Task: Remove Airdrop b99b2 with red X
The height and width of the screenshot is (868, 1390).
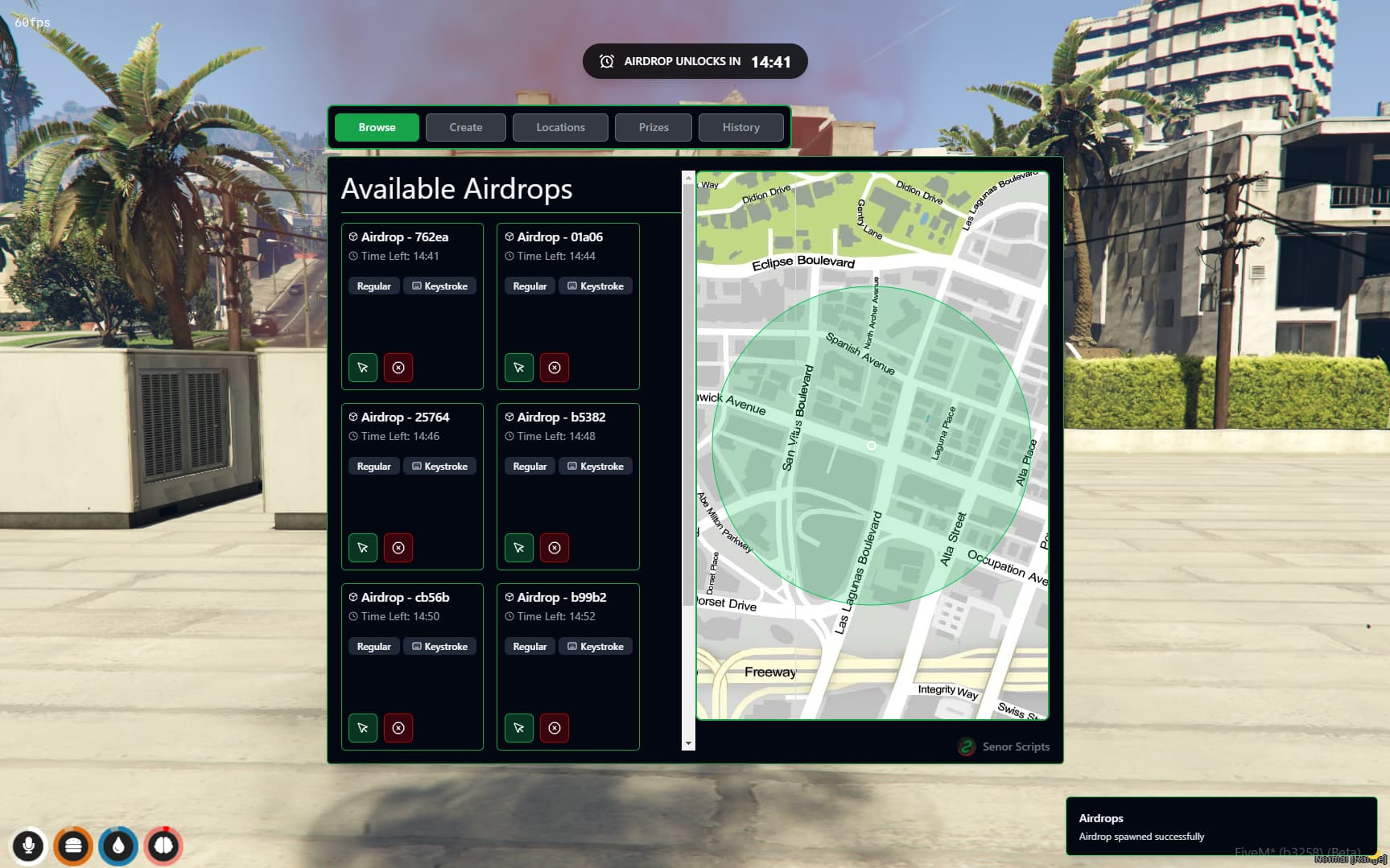Action: tap(555, 728)
